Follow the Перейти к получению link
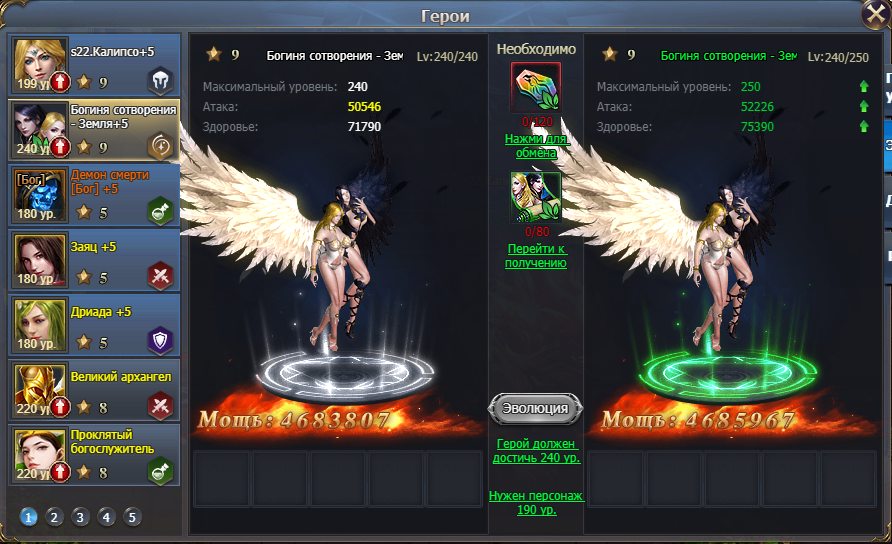 point(536,256)
